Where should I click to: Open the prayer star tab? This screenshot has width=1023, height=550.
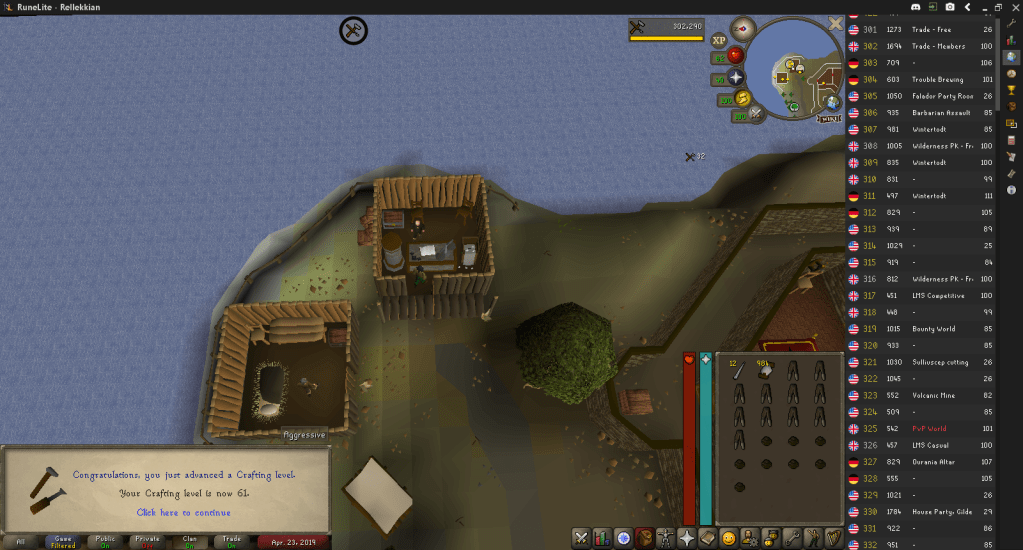click(687, 538)
